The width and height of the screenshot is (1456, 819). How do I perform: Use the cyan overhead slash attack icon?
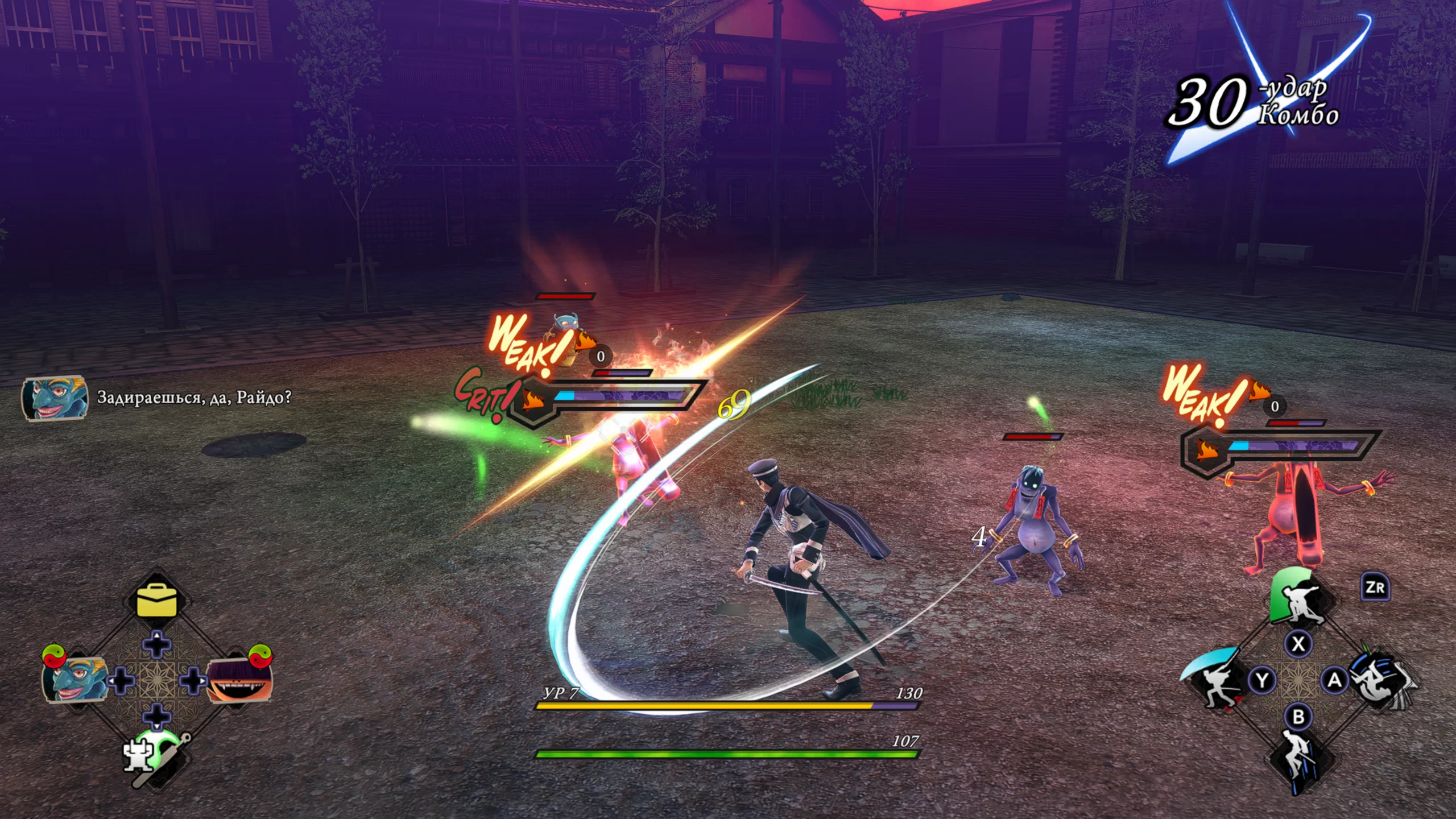click(1217, 680)
